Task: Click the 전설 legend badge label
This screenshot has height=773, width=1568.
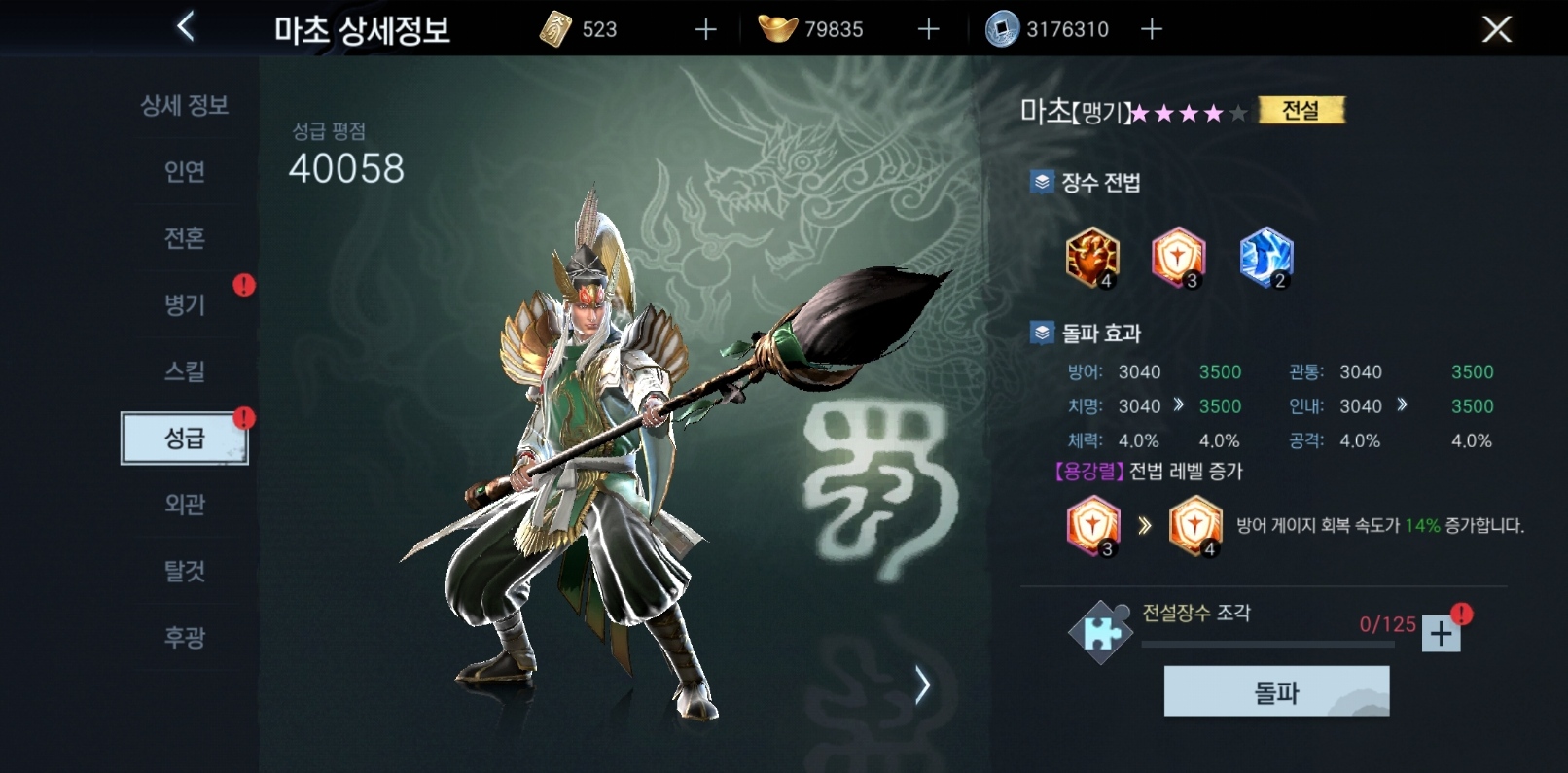Action: tap(1302, 110)
